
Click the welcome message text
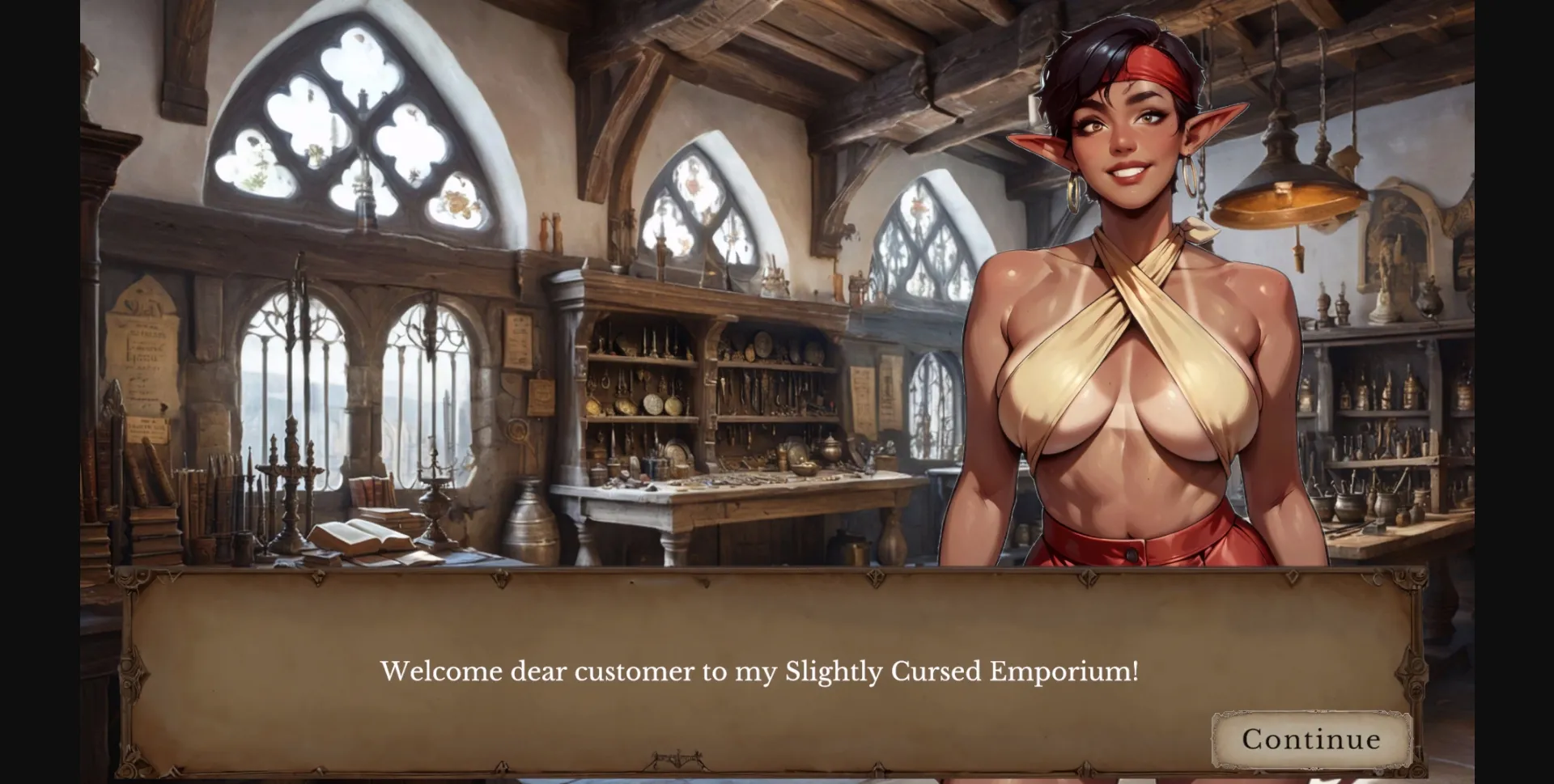(761, 672)
